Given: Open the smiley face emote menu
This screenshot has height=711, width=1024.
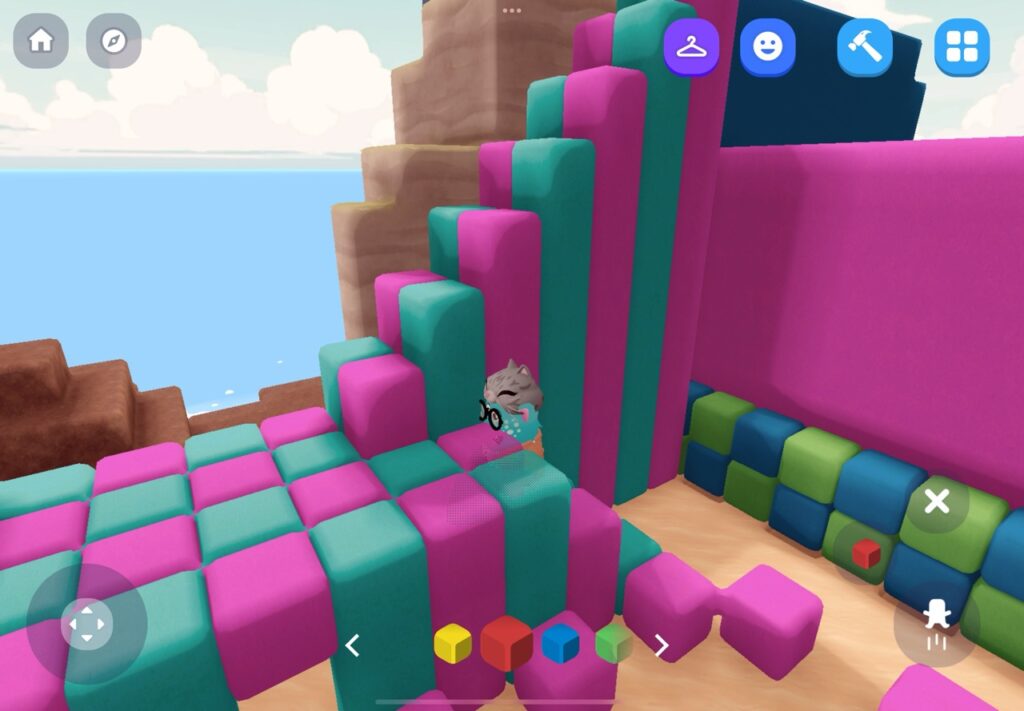Looking at the screenshot, I should [x=767, y=47].
